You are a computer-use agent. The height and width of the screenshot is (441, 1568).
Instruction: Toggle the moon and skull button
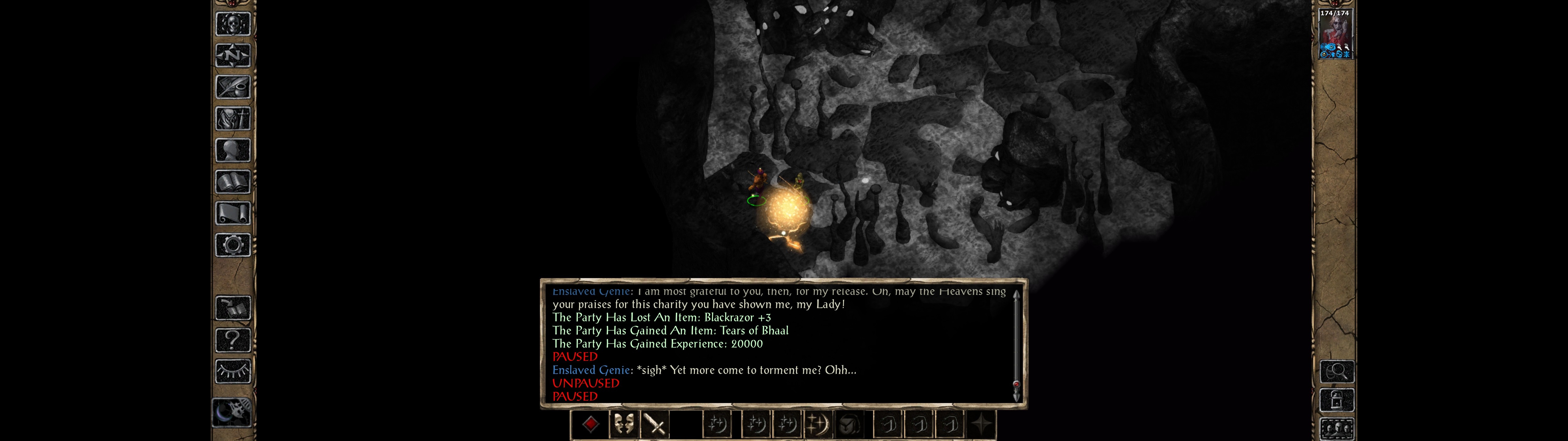(232, 413)
